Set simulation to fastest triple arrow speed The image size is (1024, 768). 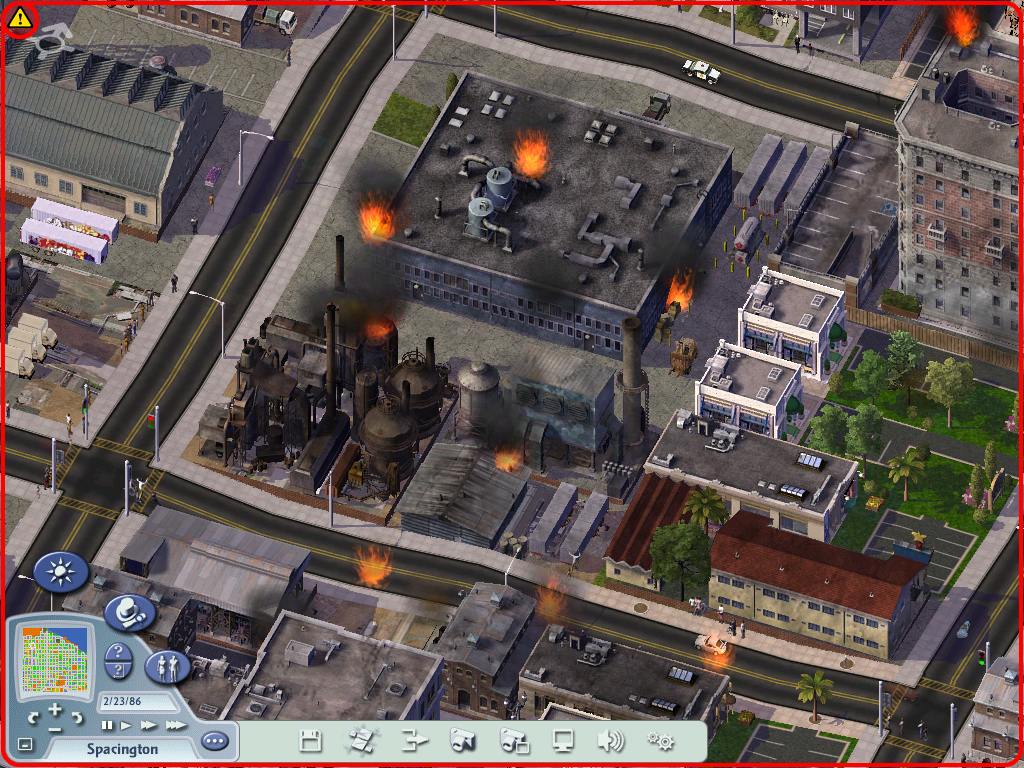[174, 724]
